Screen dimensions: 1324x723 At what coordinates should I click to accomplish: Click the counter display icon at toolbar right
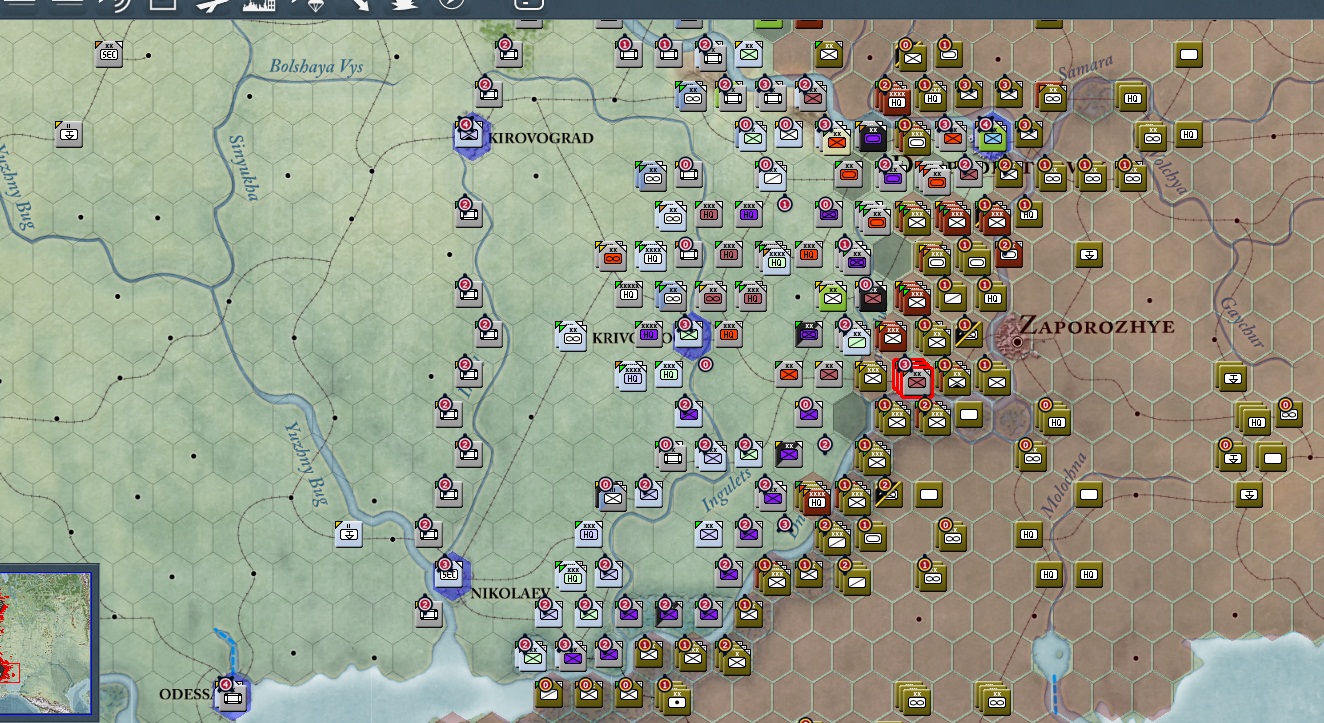(x=528, y=10)
